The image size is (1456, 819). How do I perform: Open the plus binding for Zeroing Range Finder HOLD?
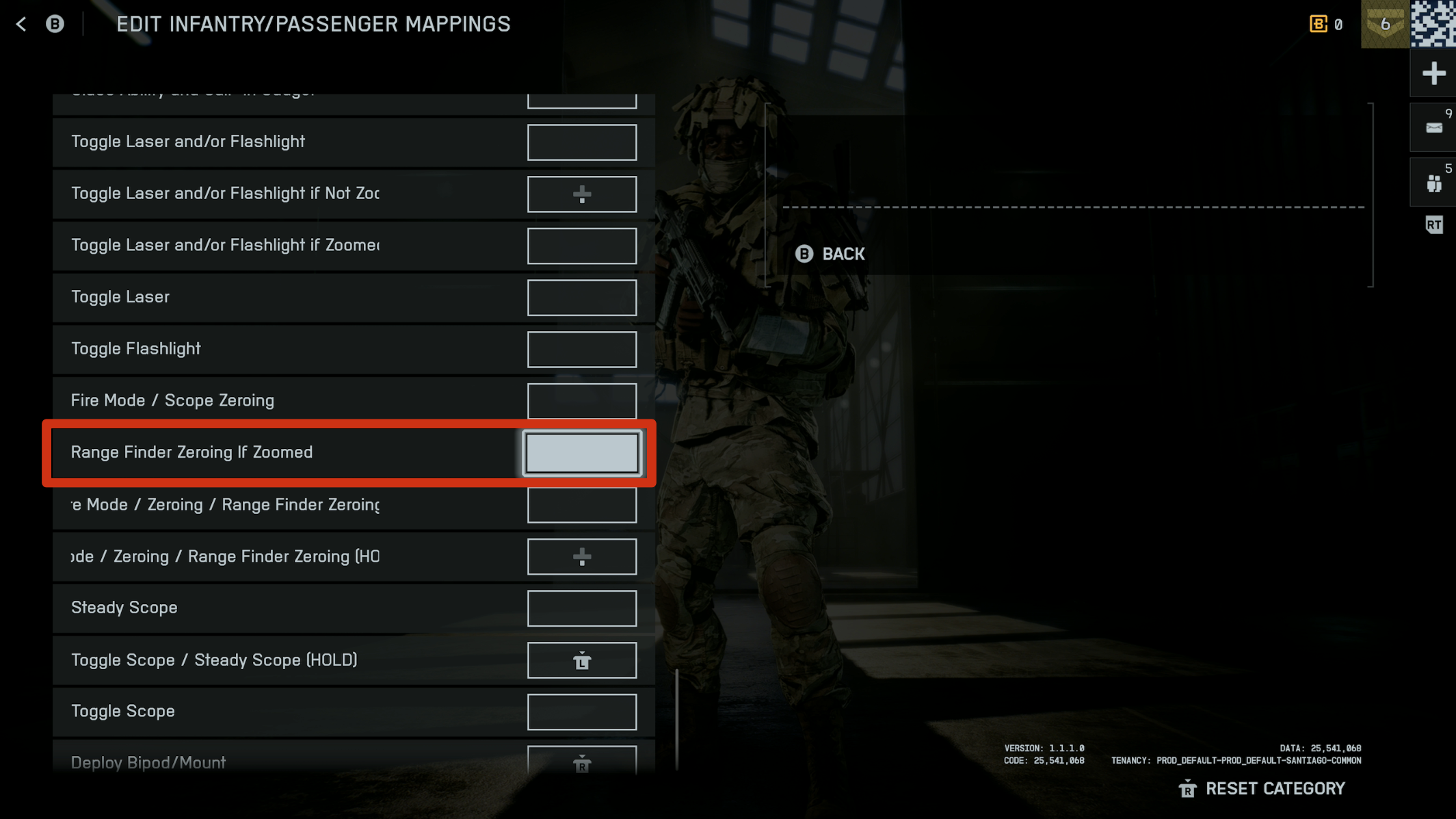tap(582, 556)
